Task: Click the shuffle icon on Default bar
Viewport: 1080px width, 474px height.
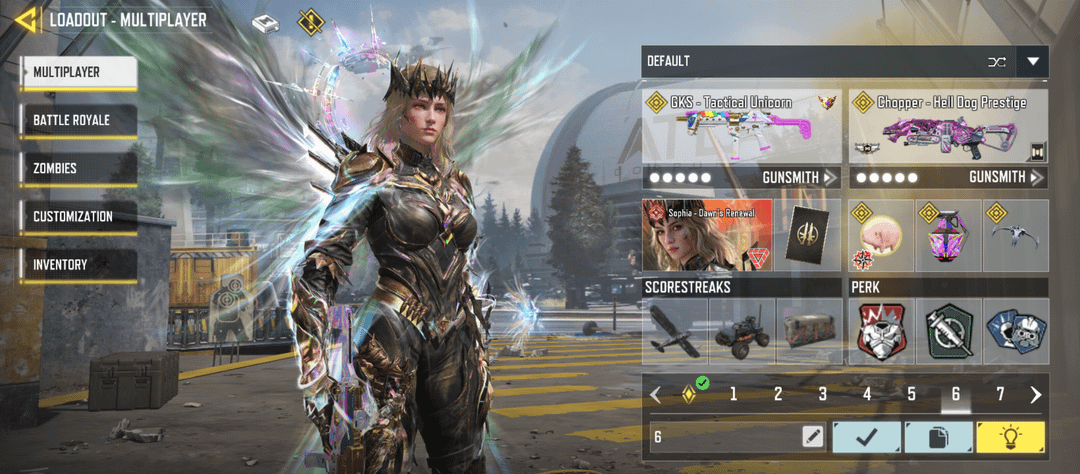Action: 997,61
